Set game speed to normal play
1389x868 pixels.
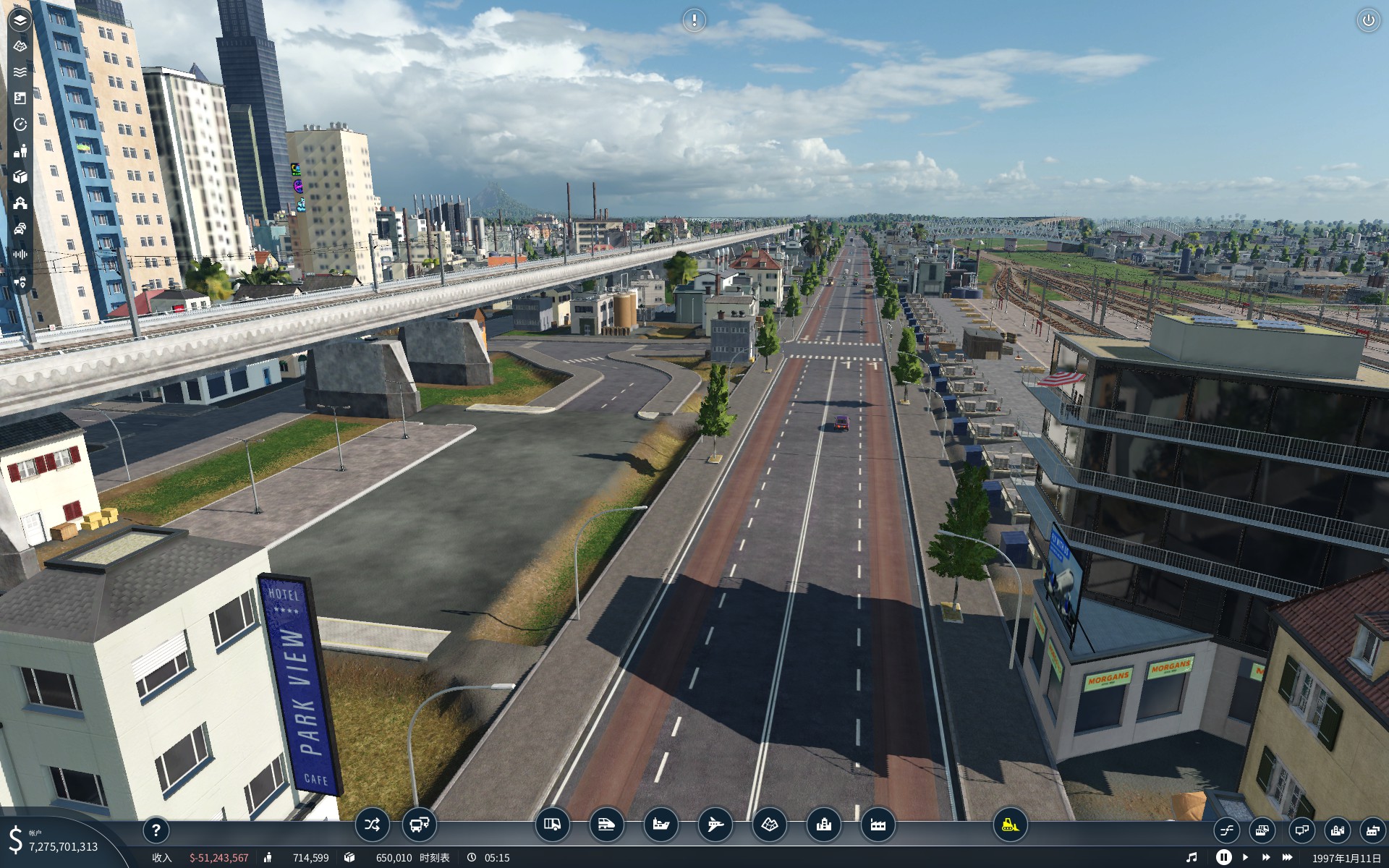click(x=1245, y=857)
